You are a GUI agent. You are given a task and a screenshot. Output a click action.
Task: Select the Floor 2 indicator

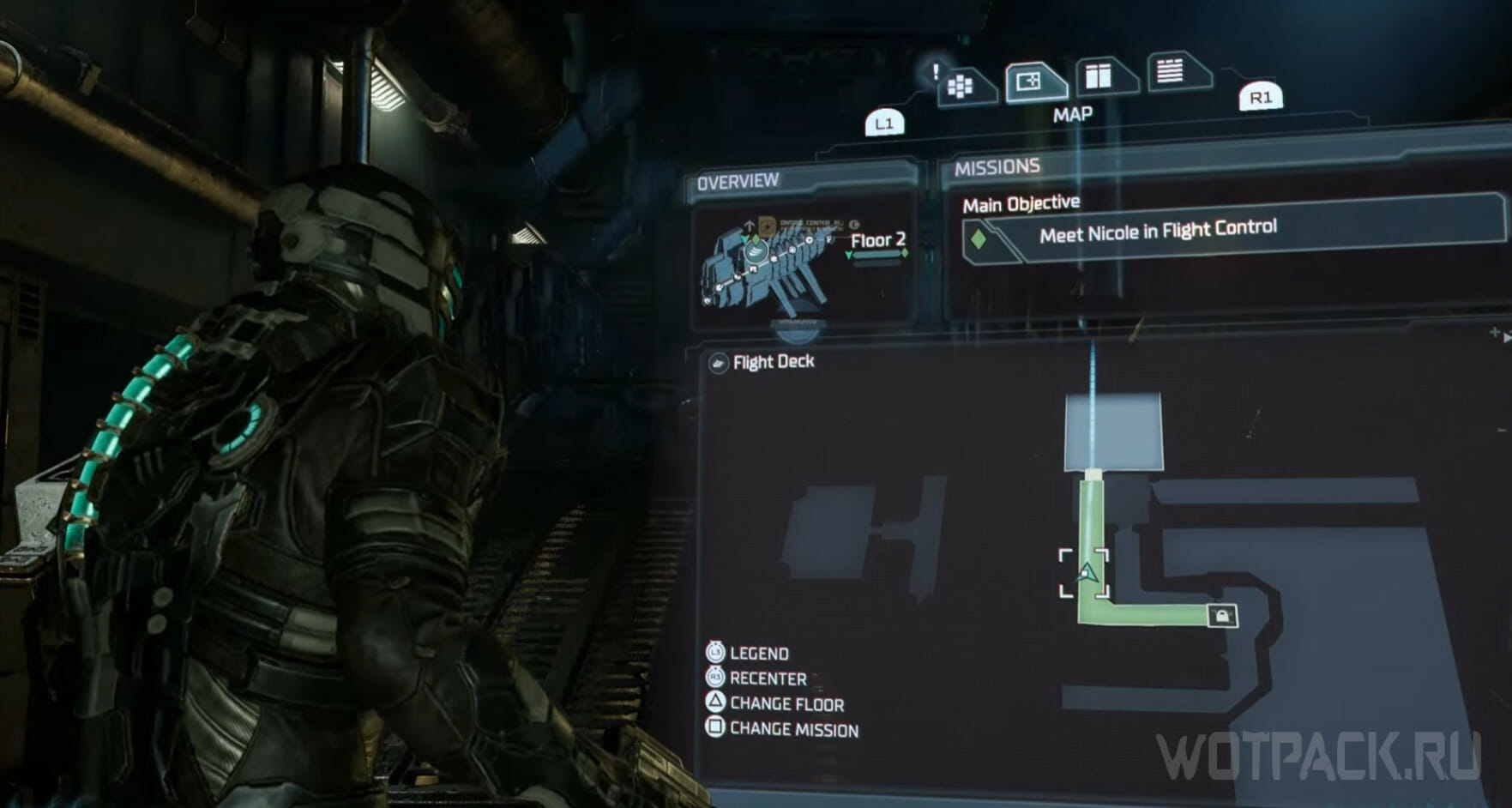(877, 241)
